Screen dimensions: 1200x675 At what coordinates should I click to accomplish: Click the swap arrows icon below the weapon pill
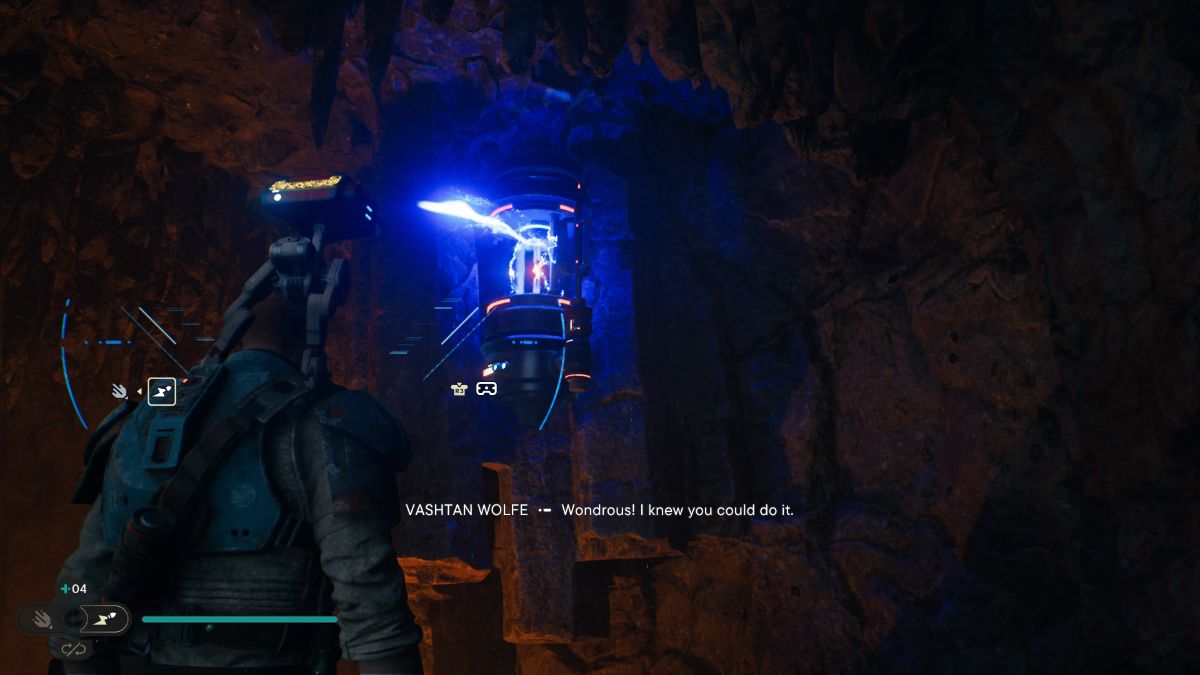coord(72,649)
